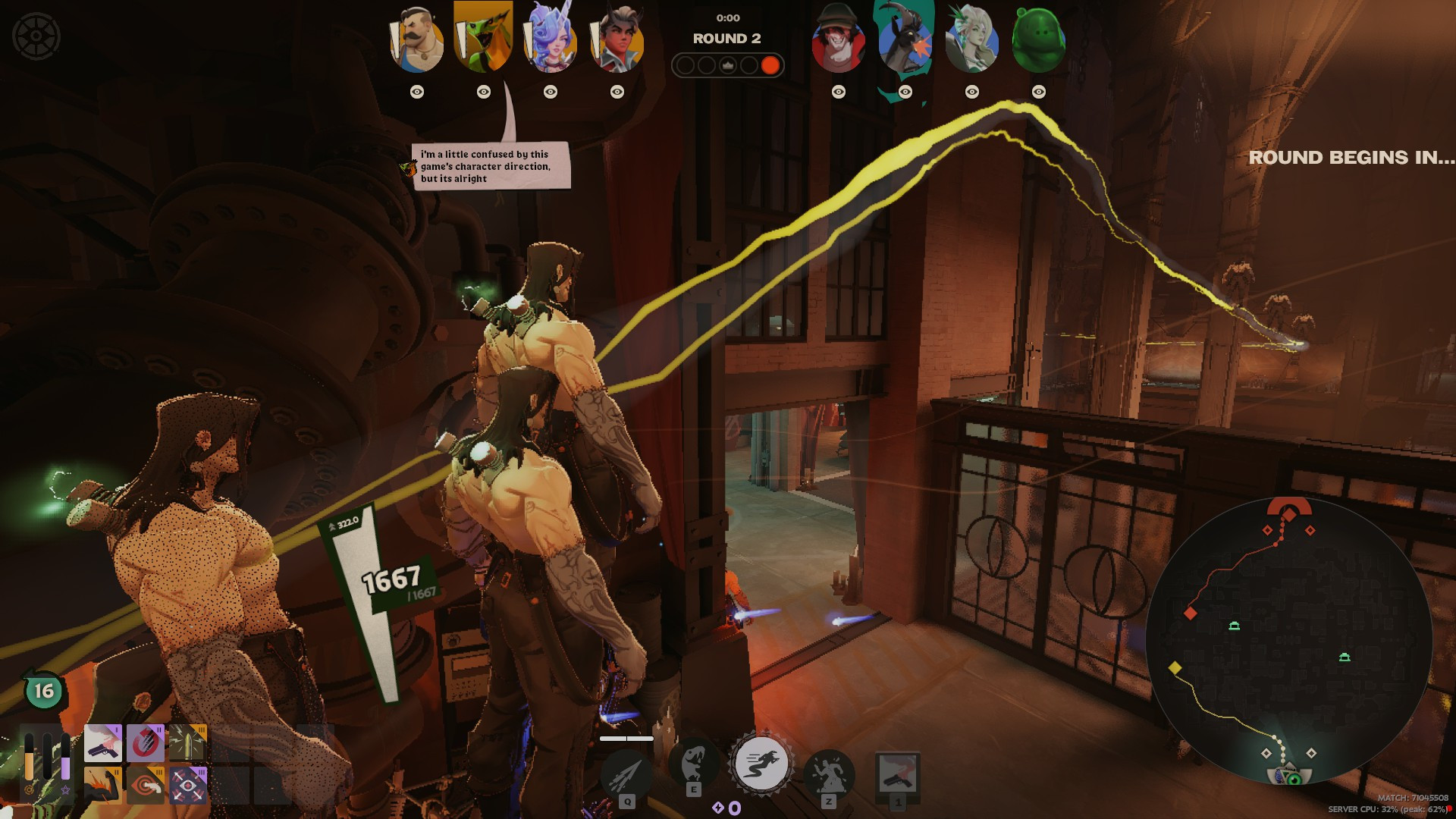Viewport: 1456px width, 819px height.
Task: Select the eye with arrows item slot
Action: pyautogui.click(x=187, y=785)
